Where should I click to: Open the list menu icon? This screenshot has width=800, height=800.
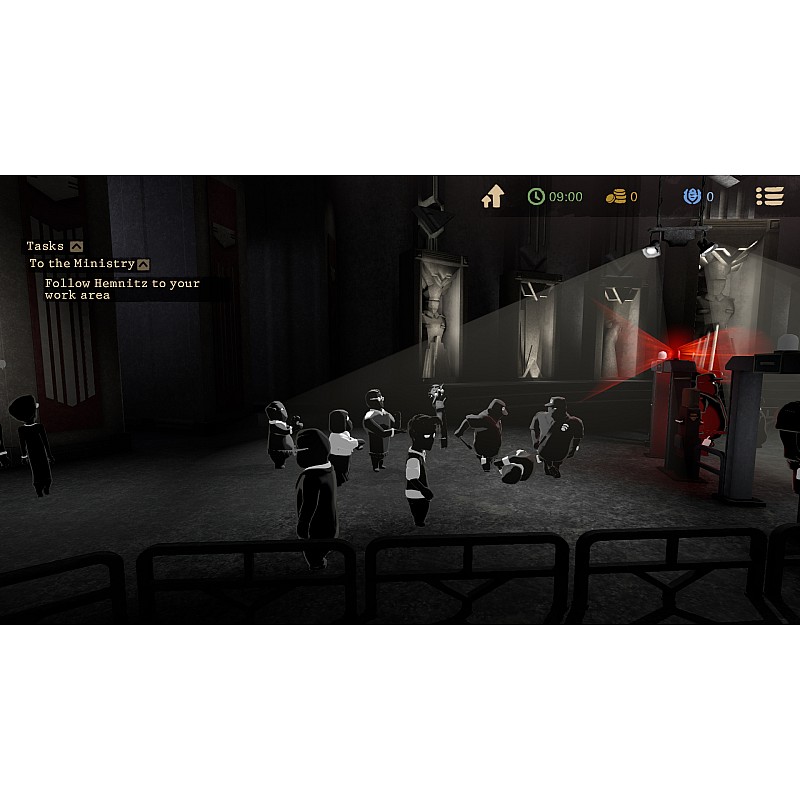769,197
